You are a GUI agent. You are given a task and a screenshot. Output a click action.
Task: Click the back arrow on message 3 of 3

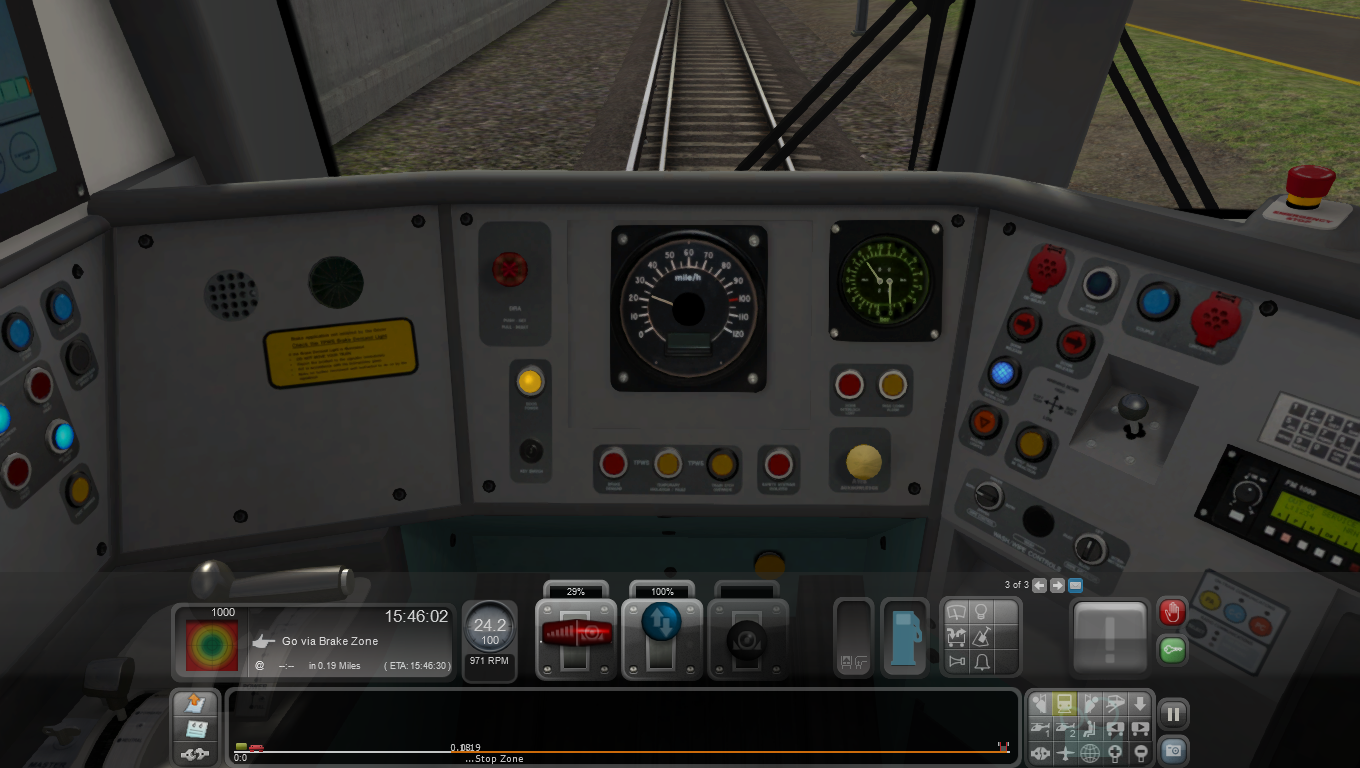pos(1039,586)
